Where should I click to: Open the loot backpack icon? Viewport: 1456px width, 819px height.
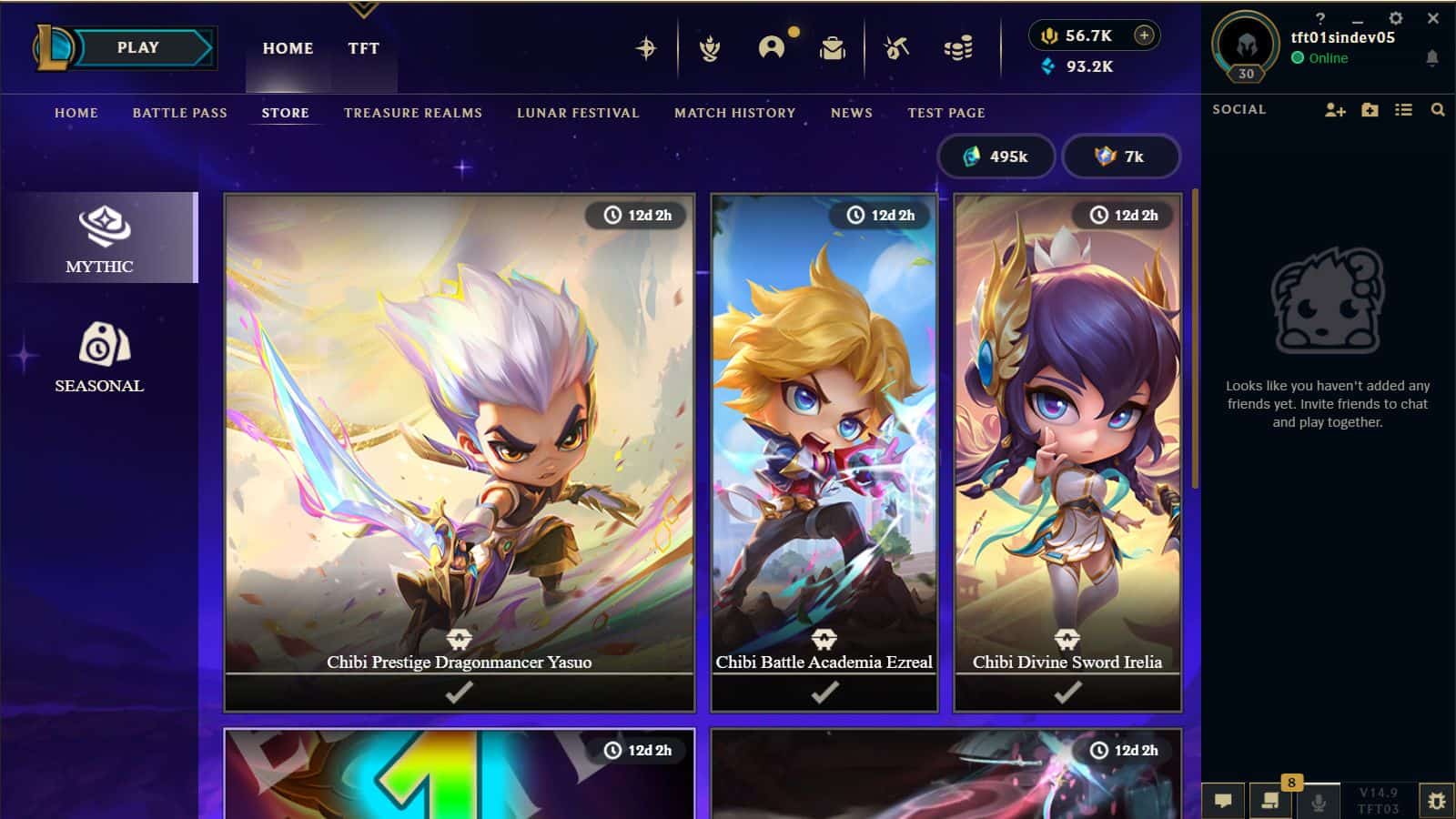(833, 48)
